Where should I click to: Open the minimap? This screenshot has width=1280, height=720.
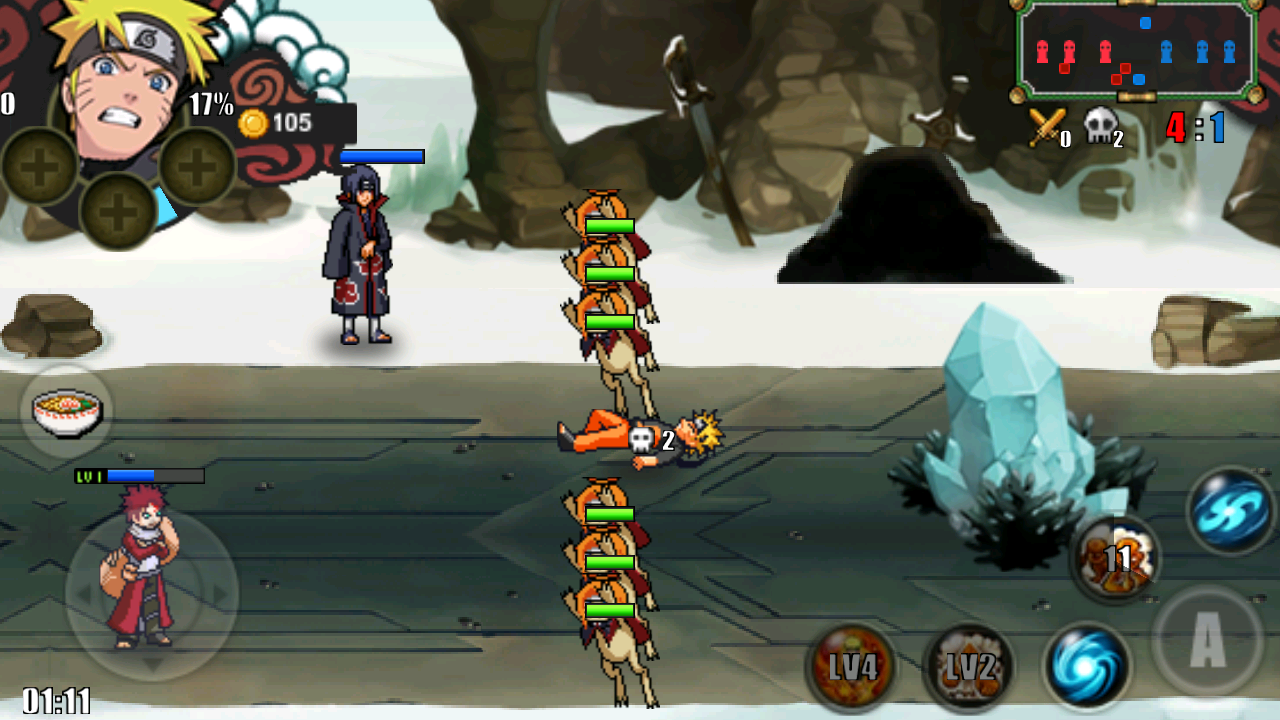1137,50
